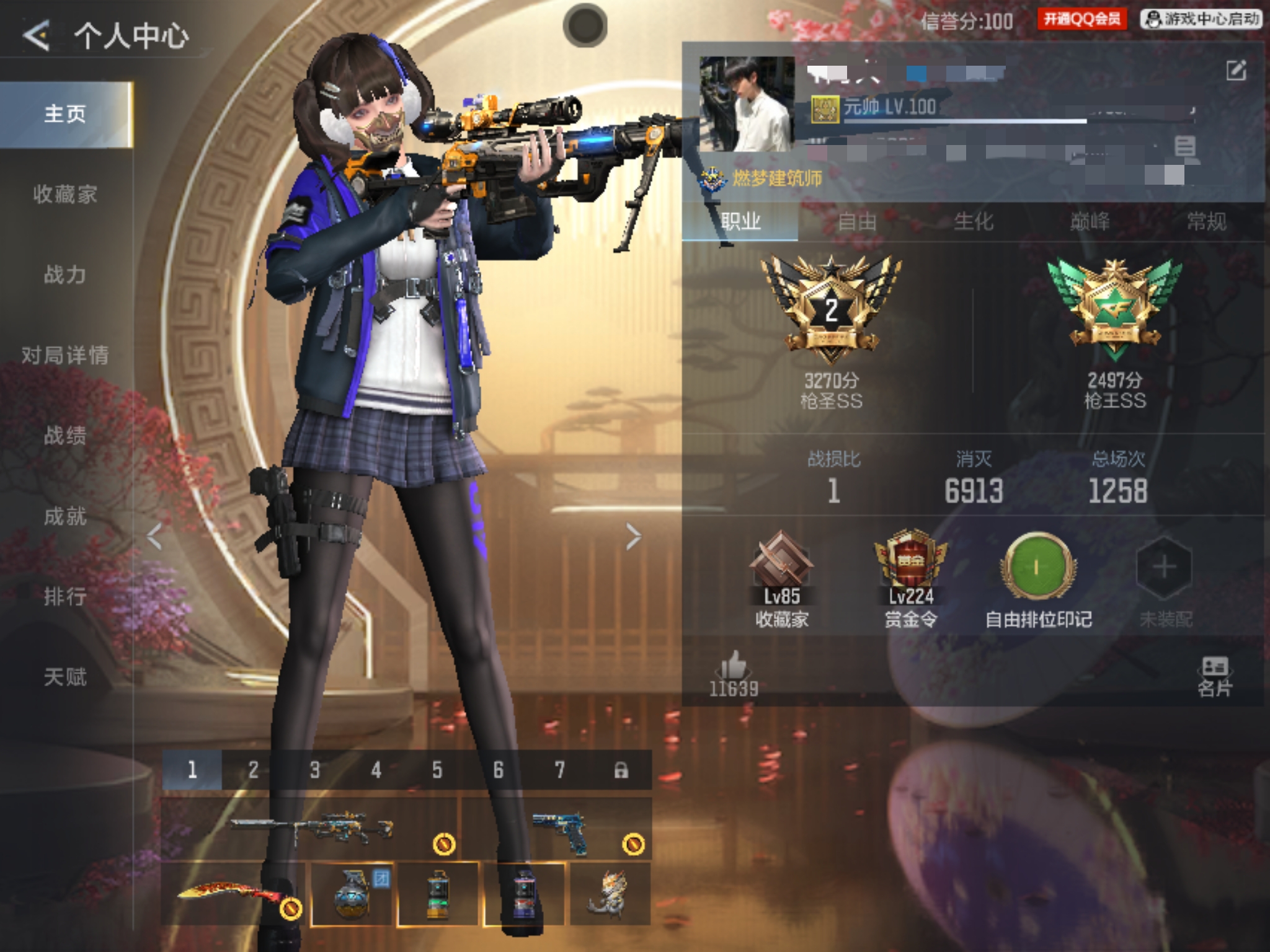1270x952 pixels.
Task: Choose the 常规 stats tab
Action: click(x=1206, y=221)
